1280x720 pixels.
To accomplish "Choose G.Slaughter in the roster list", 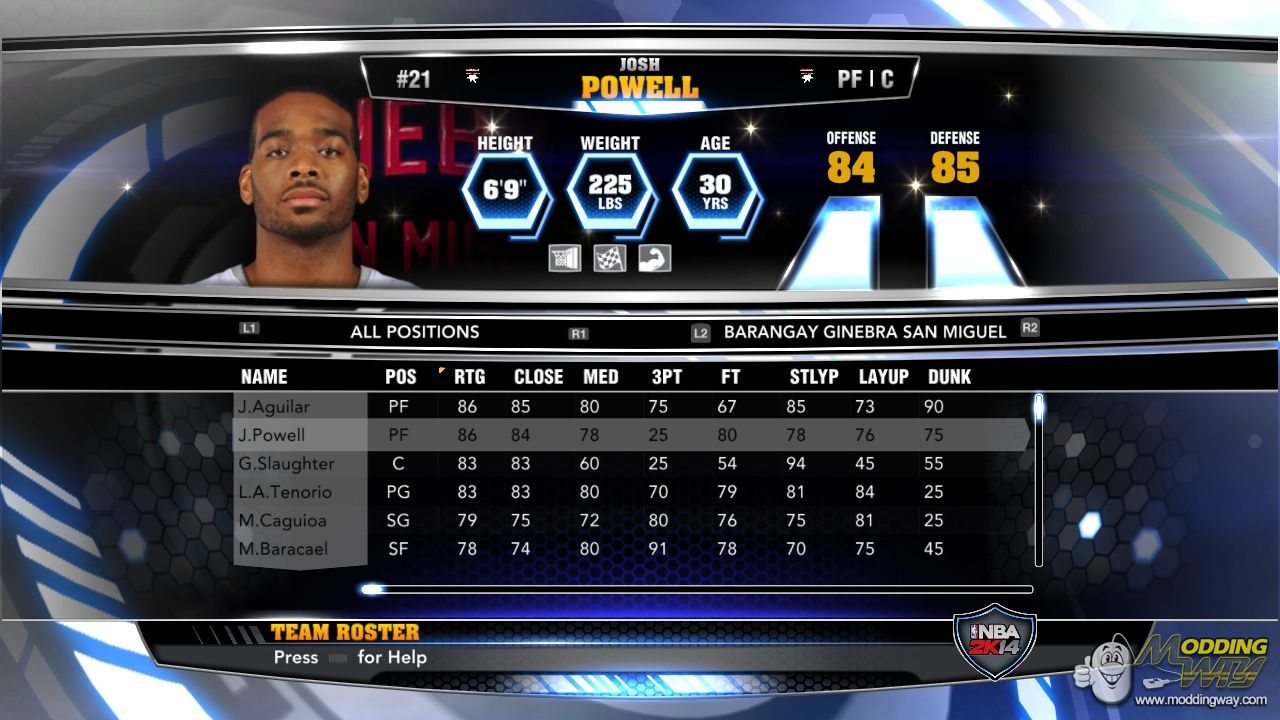I will (300, 464).
